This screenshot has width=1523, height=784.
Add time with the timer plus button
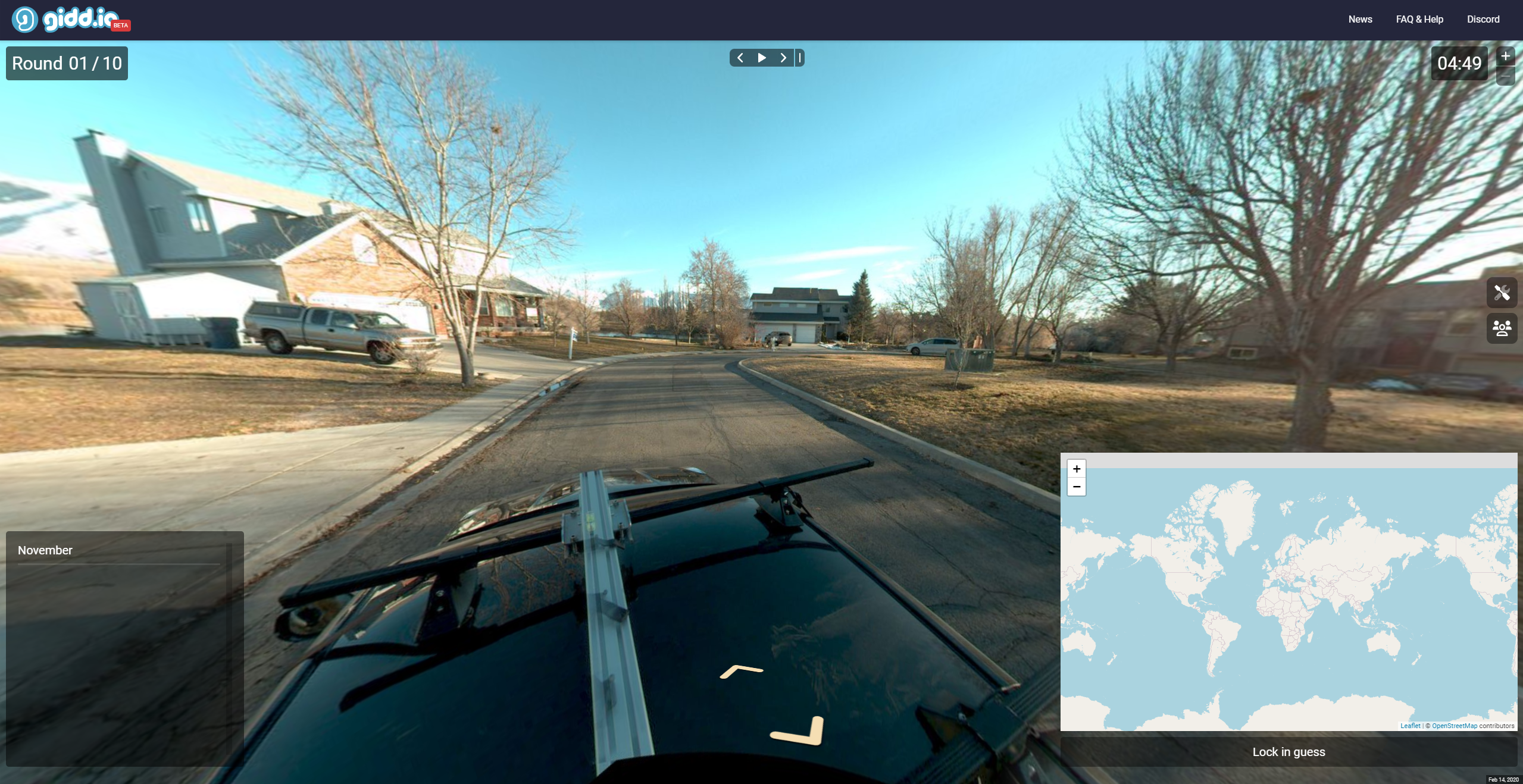point(1505,56)
